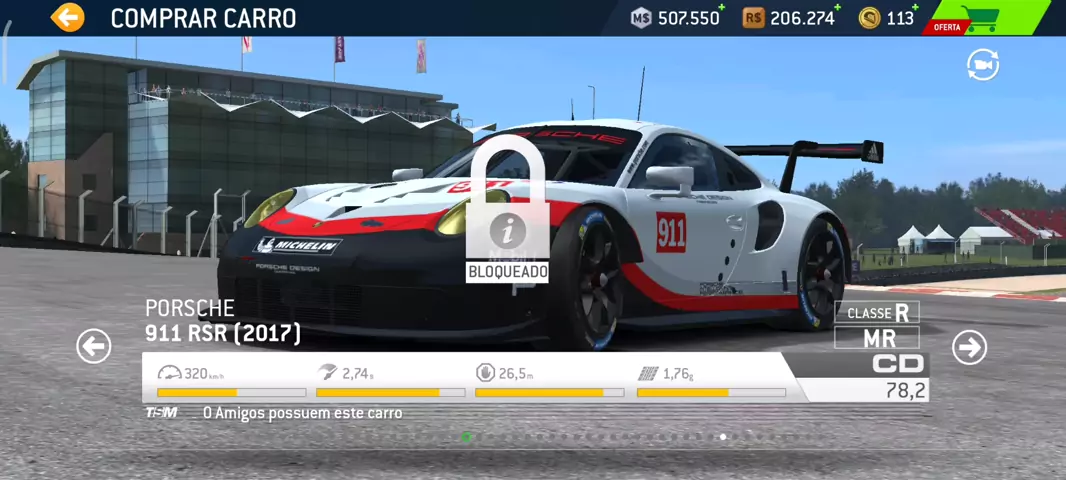Toggle the camera view icon
The width and height of the screenshot is (1066, 480).
(982, 66)
